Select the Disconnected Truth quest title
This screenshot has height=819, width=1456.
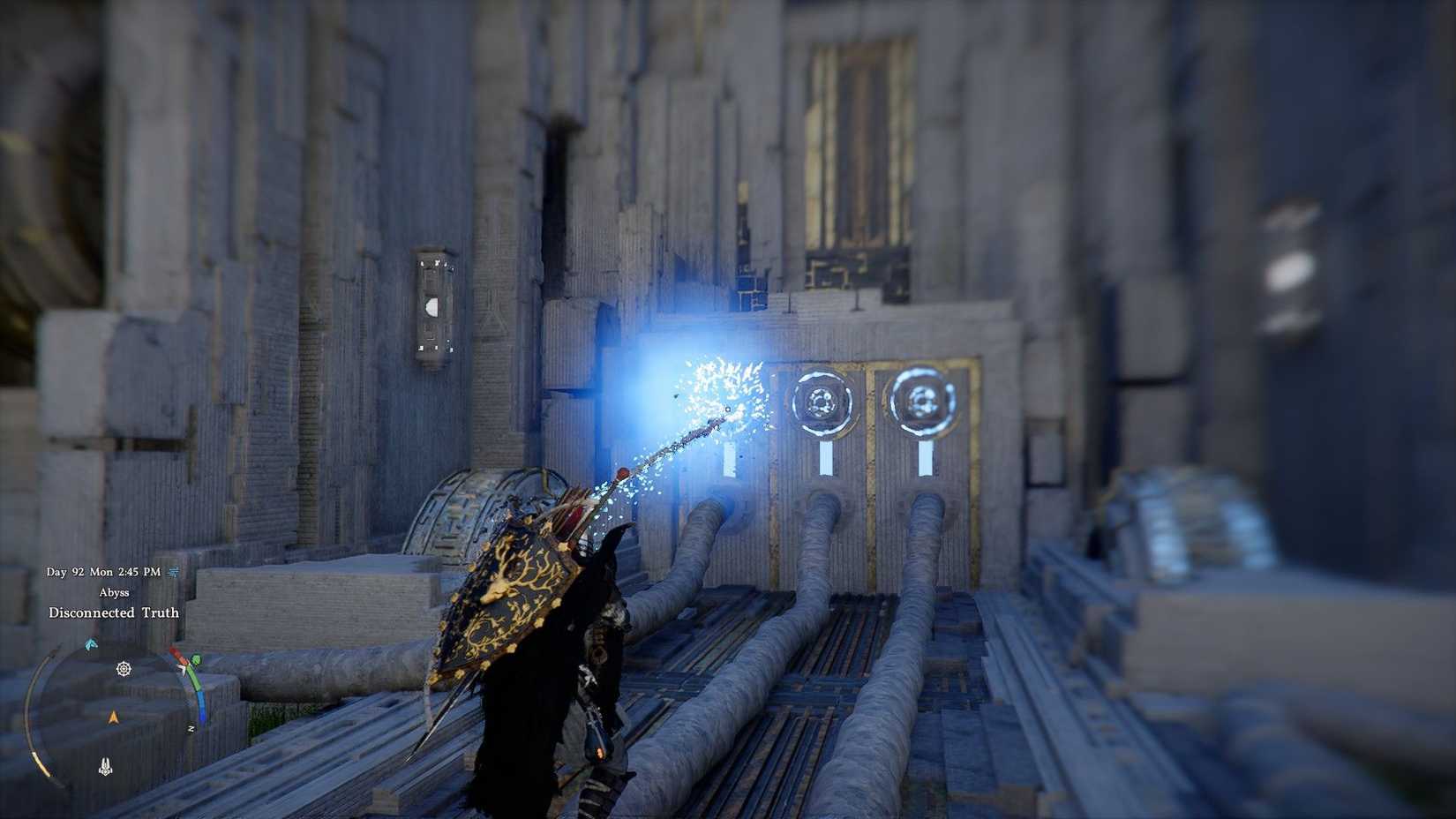[x=114, y=612]
